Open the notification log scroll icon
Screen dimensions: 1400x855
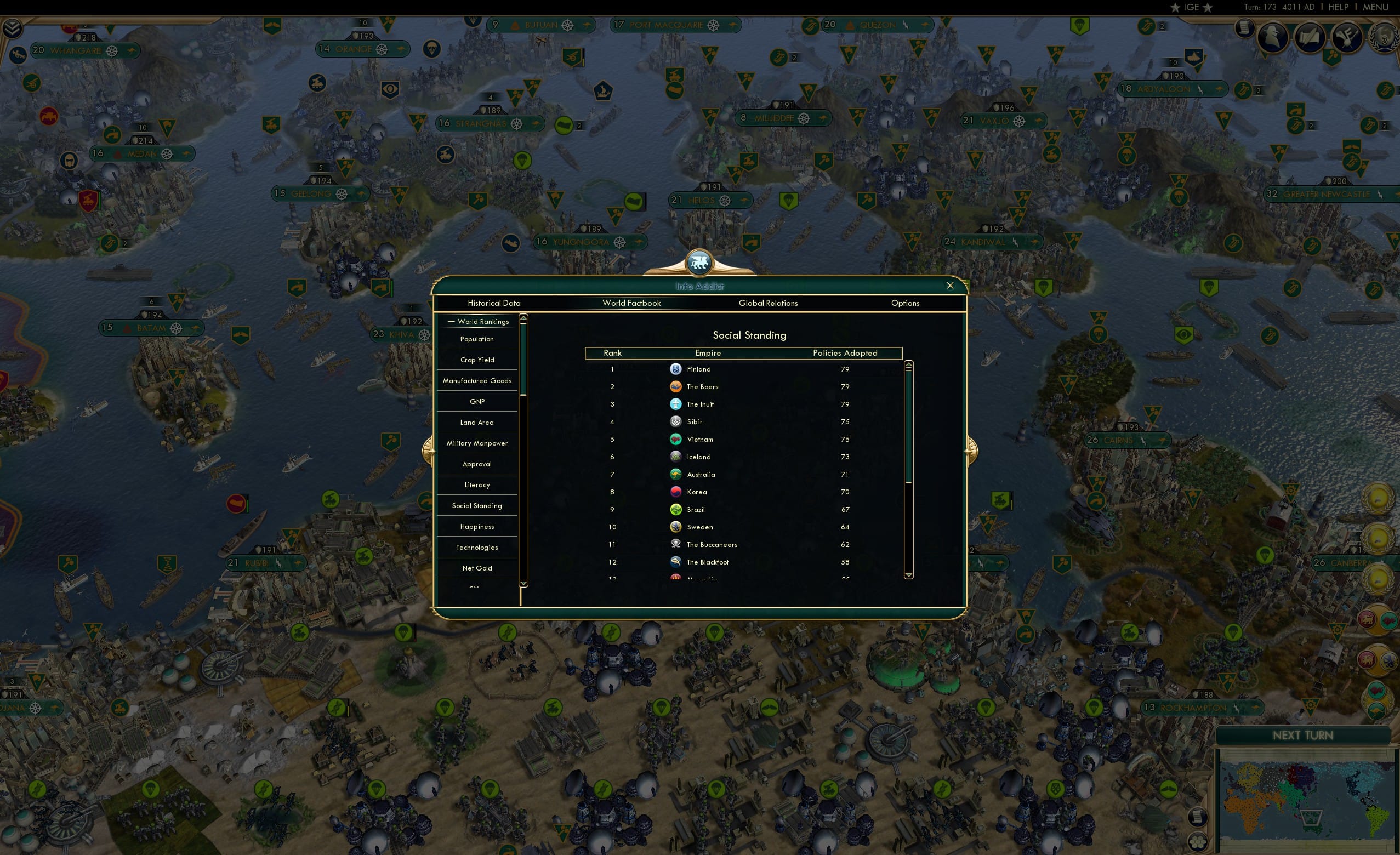click(1244, 29)
